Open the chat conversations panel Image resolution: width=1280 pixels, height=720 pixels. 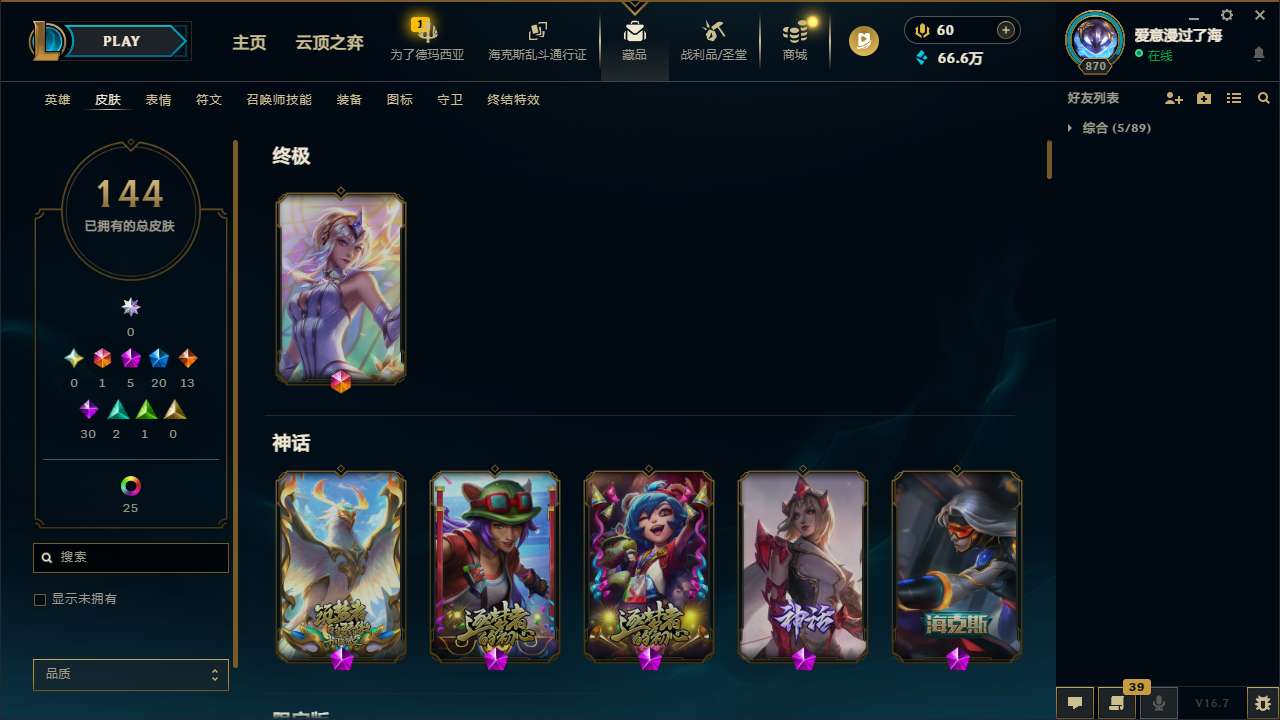[x=1074, y=702]
